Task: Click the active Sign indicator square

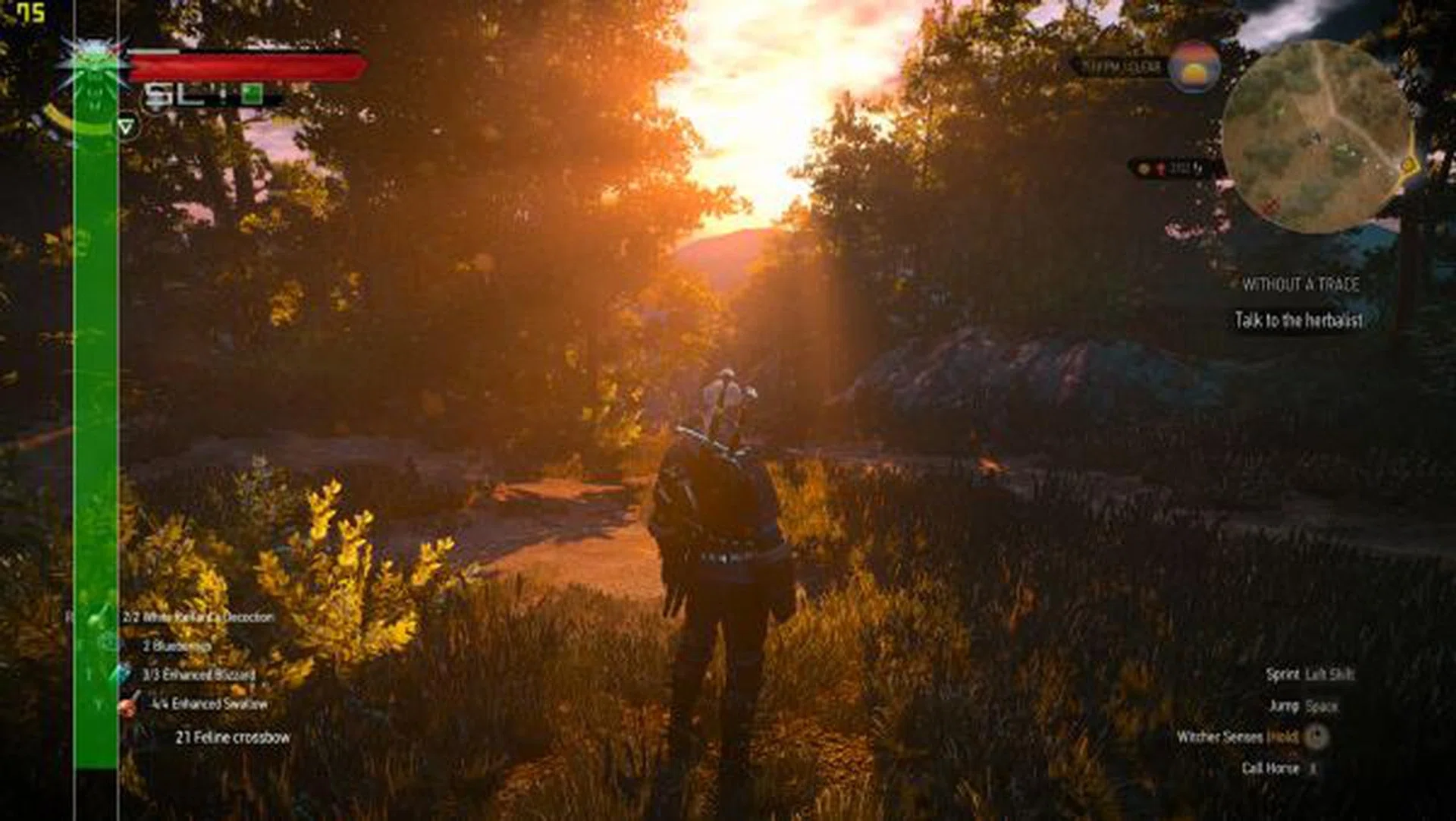Action: [251, 93]
